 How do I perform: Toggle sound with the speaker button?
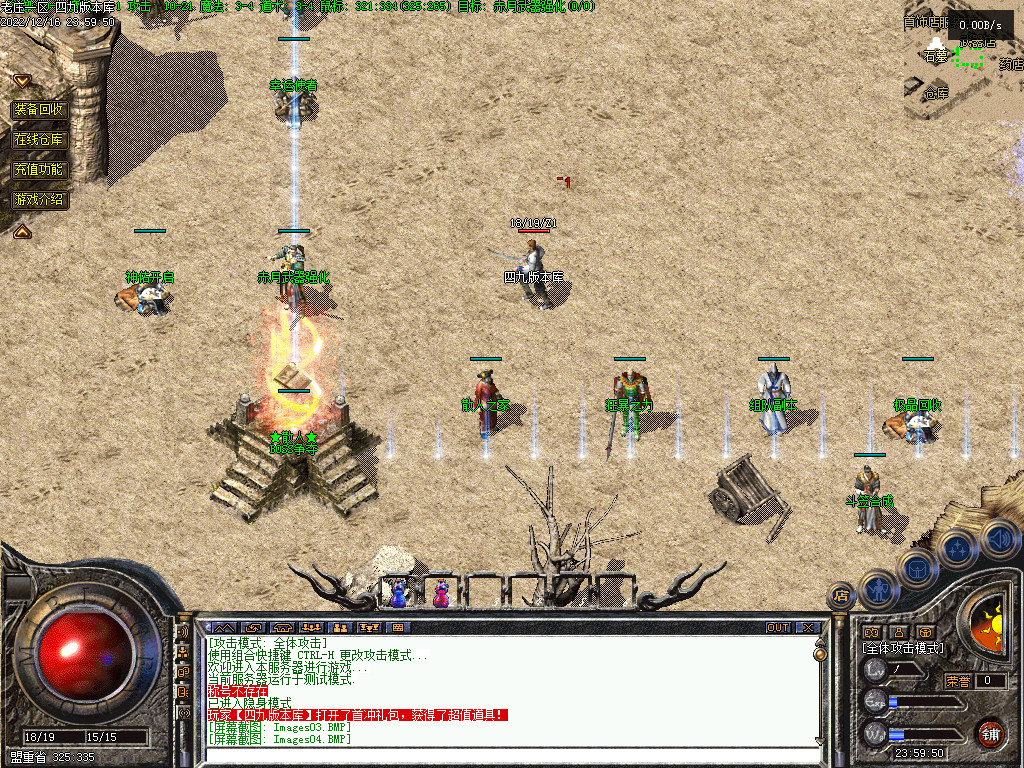pyautogui.click(x=997, y=537)
